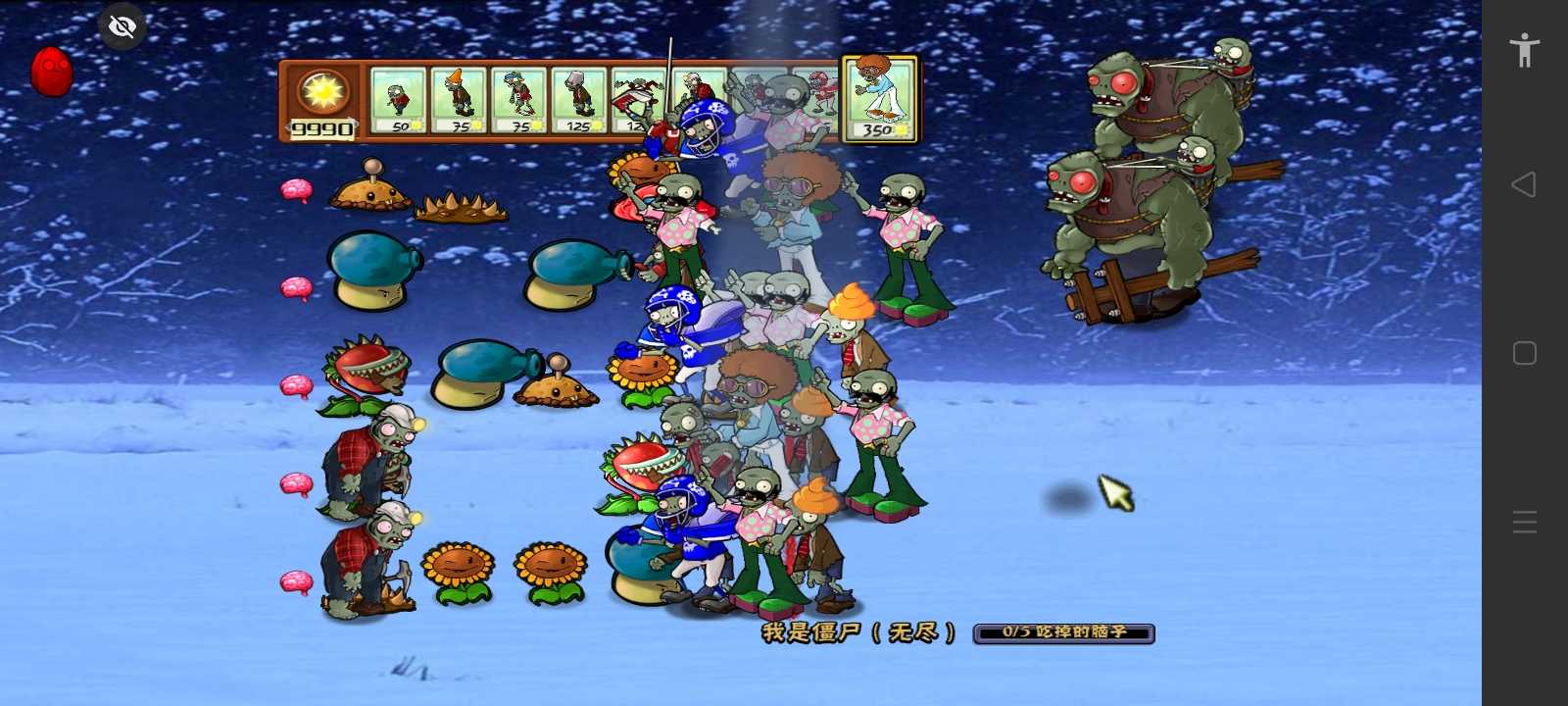Screen dimensions: 1568x706
Task: Select the Buckethead zombie card costing 125
Action: (579, 100)
